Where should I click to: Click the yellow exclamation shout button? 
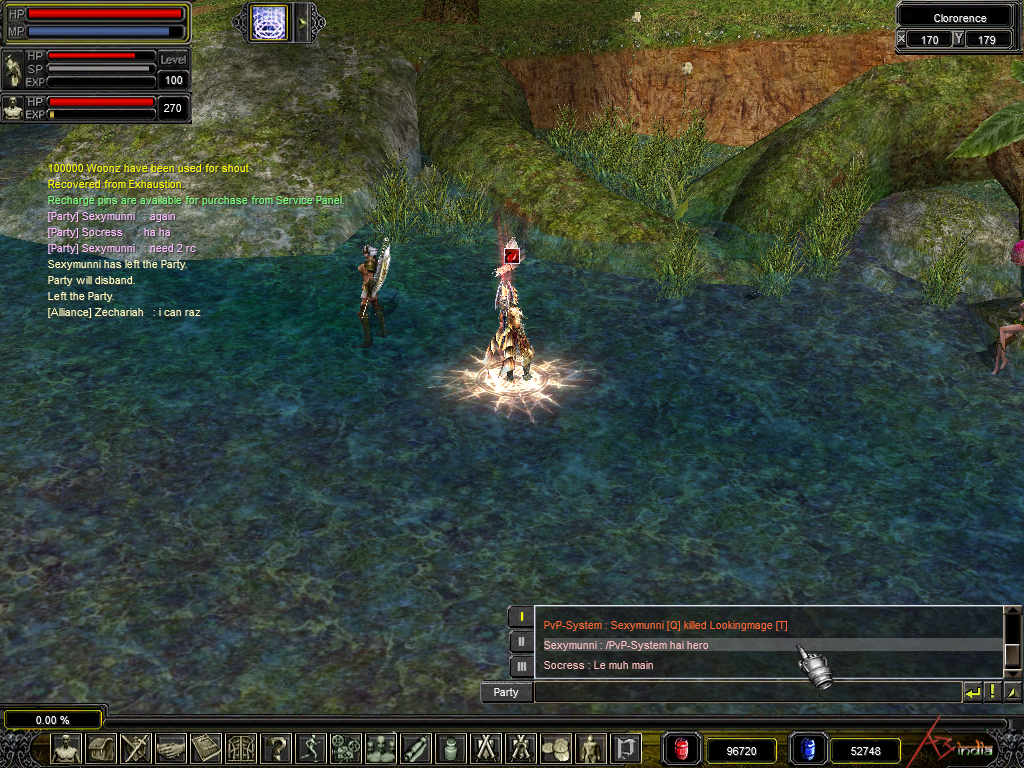click(992, 692)
